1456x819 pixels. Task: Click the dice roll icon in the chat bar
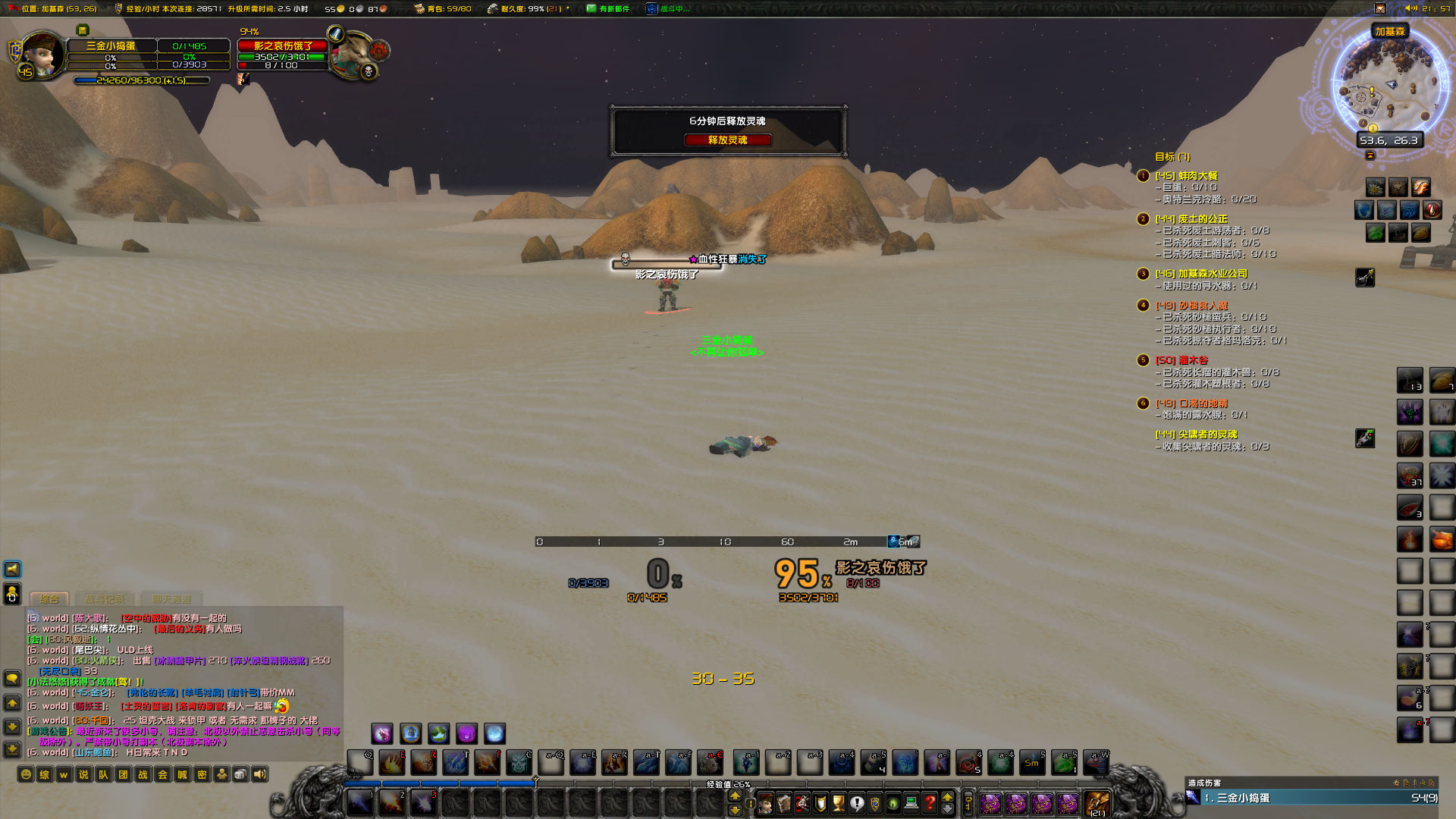tap(240, 775)
